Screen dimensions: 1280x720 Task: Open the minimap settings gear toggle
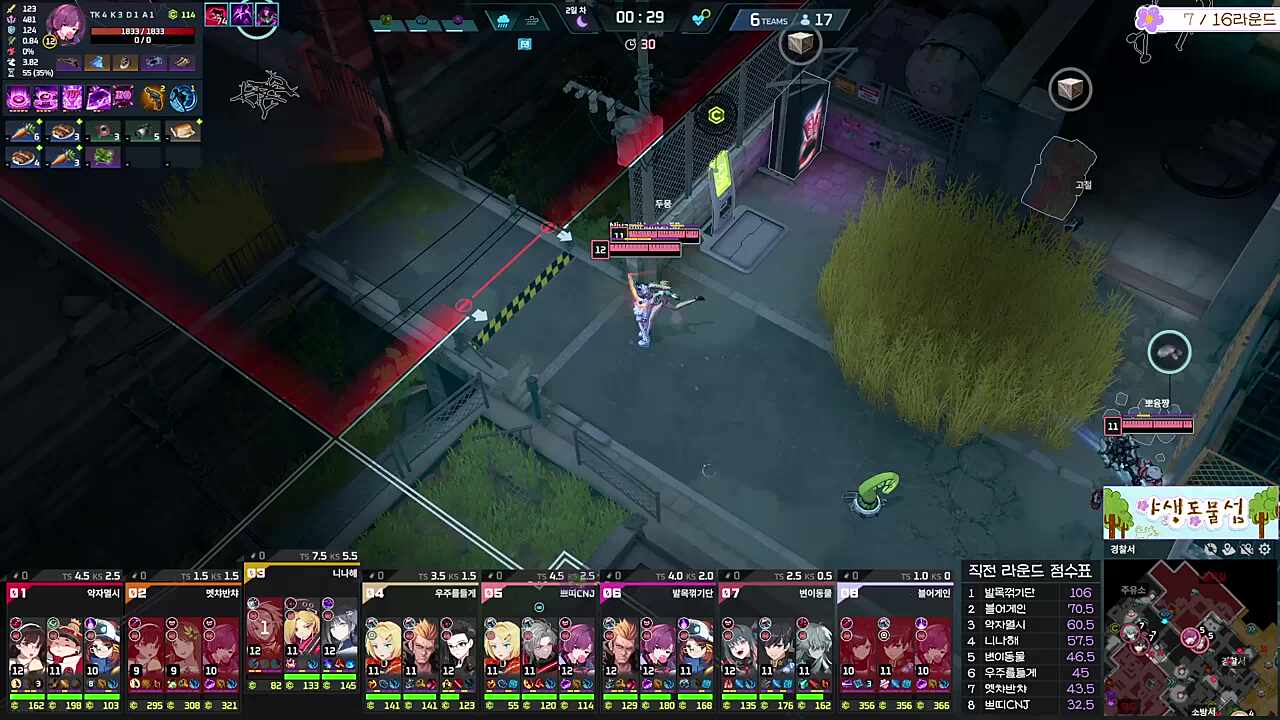(x=1265, y=548)
